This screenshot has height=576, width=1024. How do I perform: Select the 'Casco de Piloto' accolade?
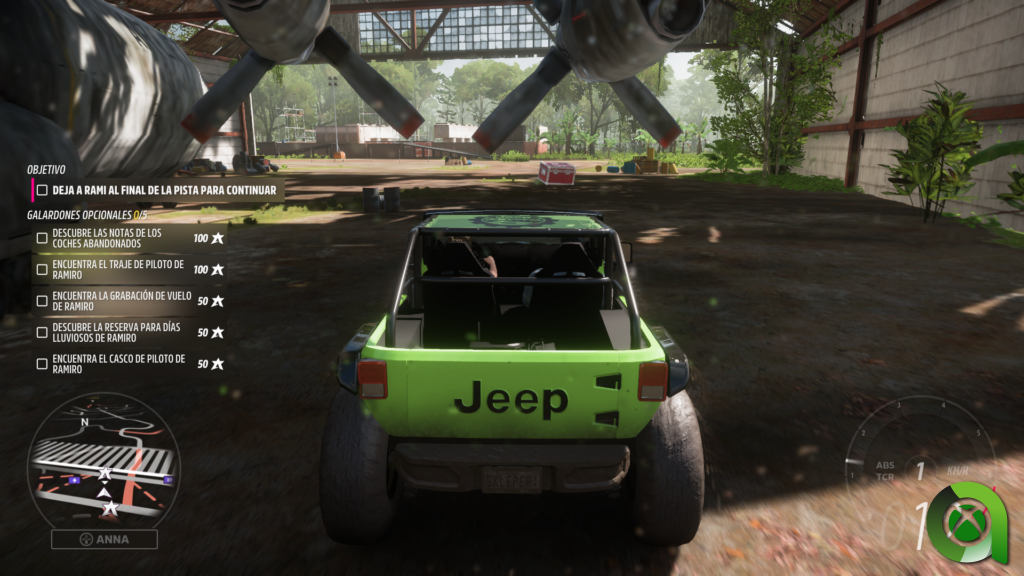coord(42,364)
